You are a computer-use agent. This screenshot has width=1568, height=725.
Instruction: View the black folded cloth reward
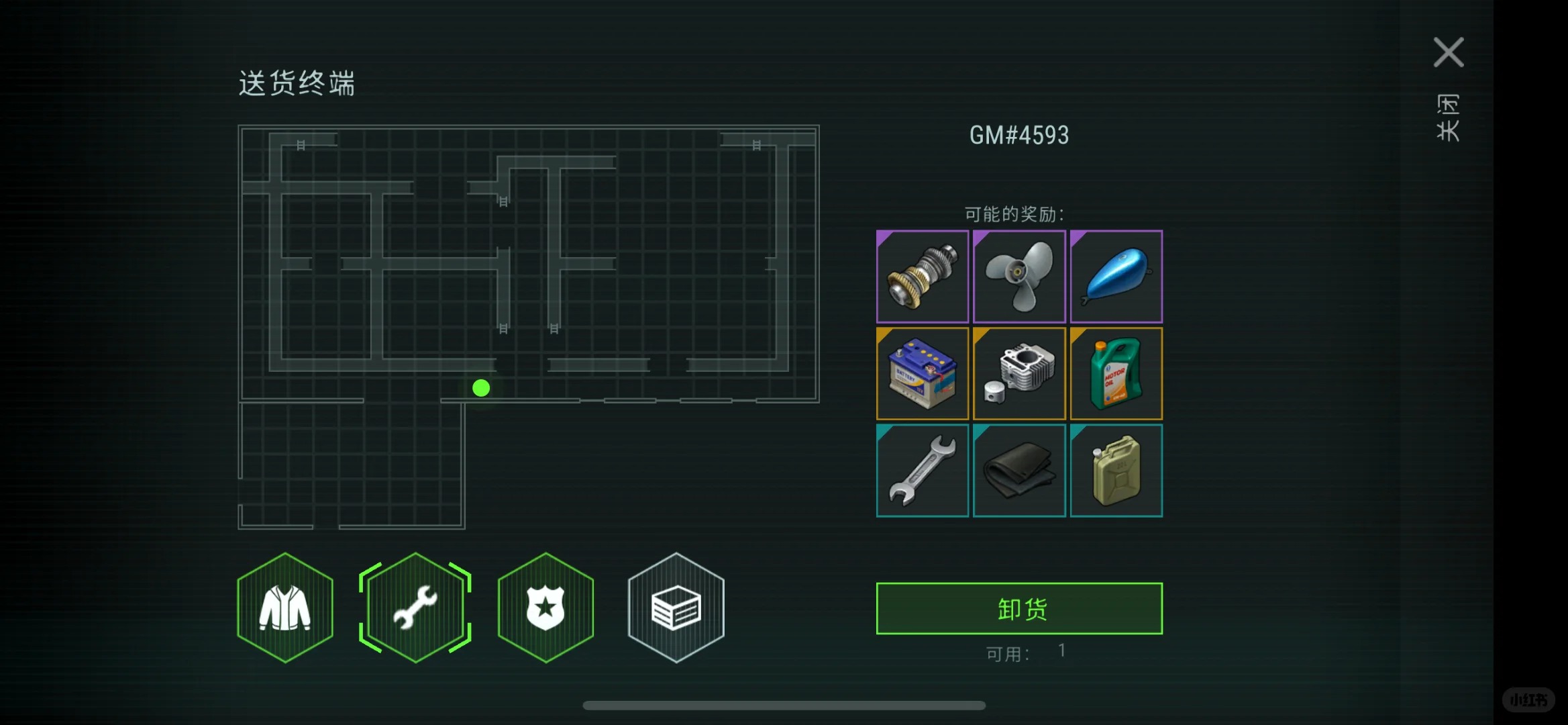(x=1018, y=470)
